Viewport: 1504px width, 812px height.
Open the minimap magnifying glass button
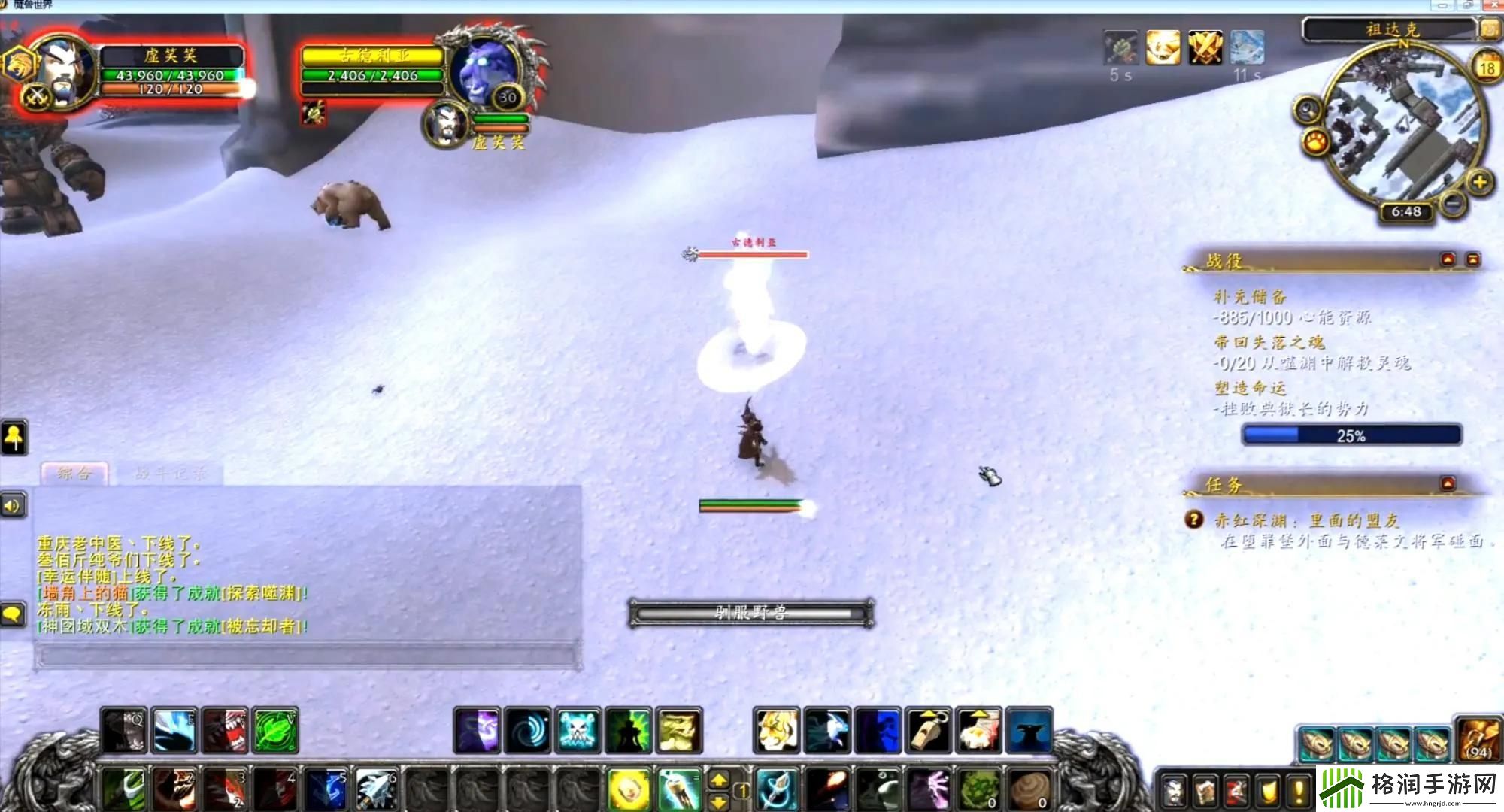(1308, 111)
